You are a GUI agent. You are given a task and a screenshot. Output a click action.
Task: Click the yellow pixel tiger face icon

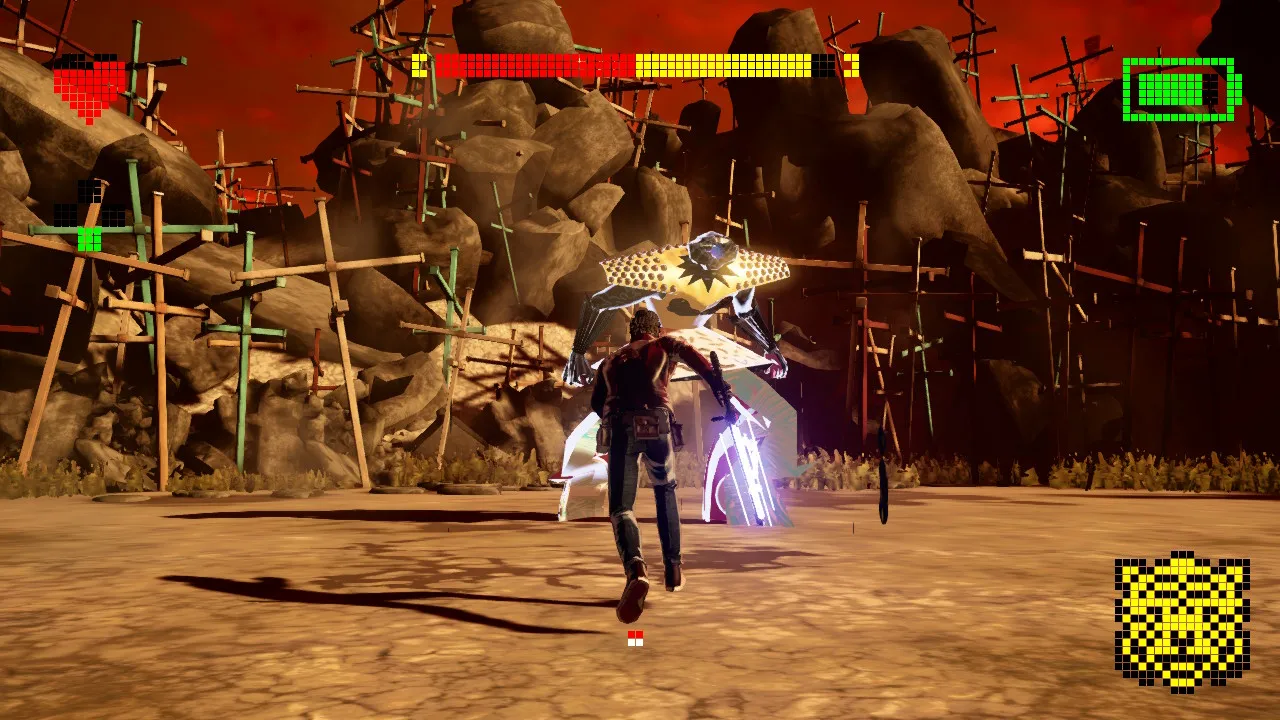click(x=1182, y=621)
